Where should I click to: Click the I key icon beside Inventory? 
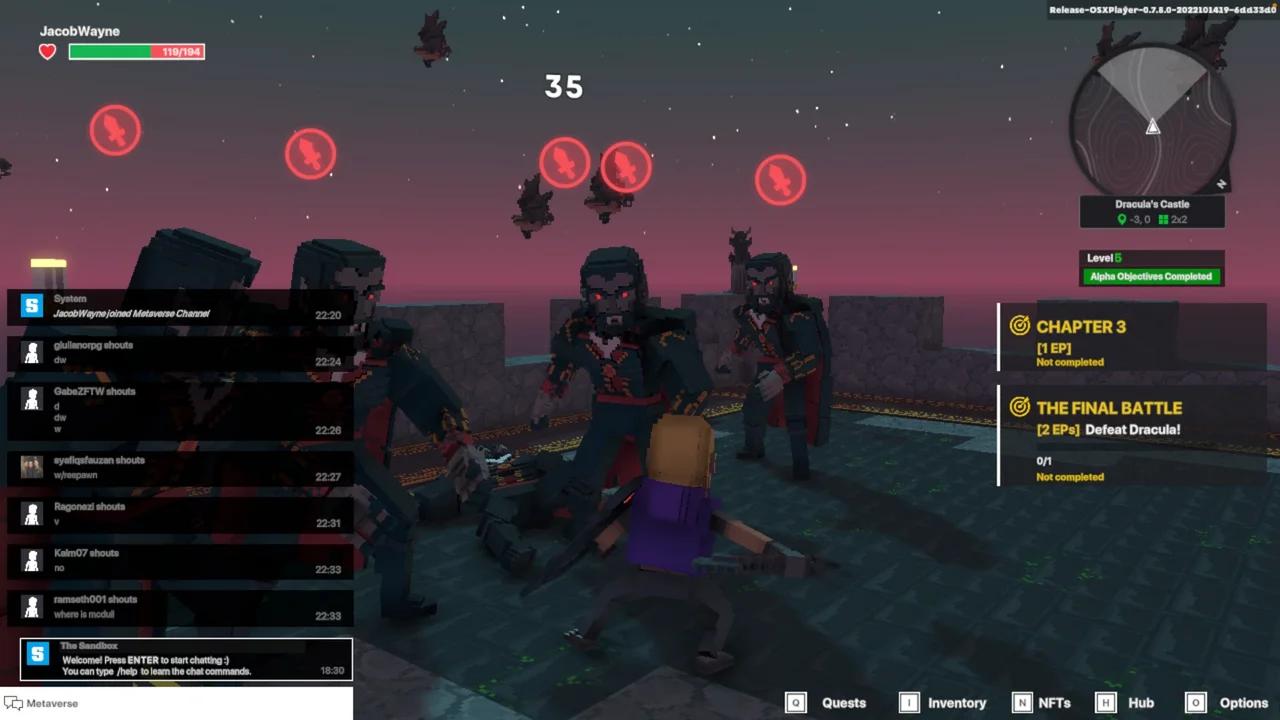[x=909, y=703]
